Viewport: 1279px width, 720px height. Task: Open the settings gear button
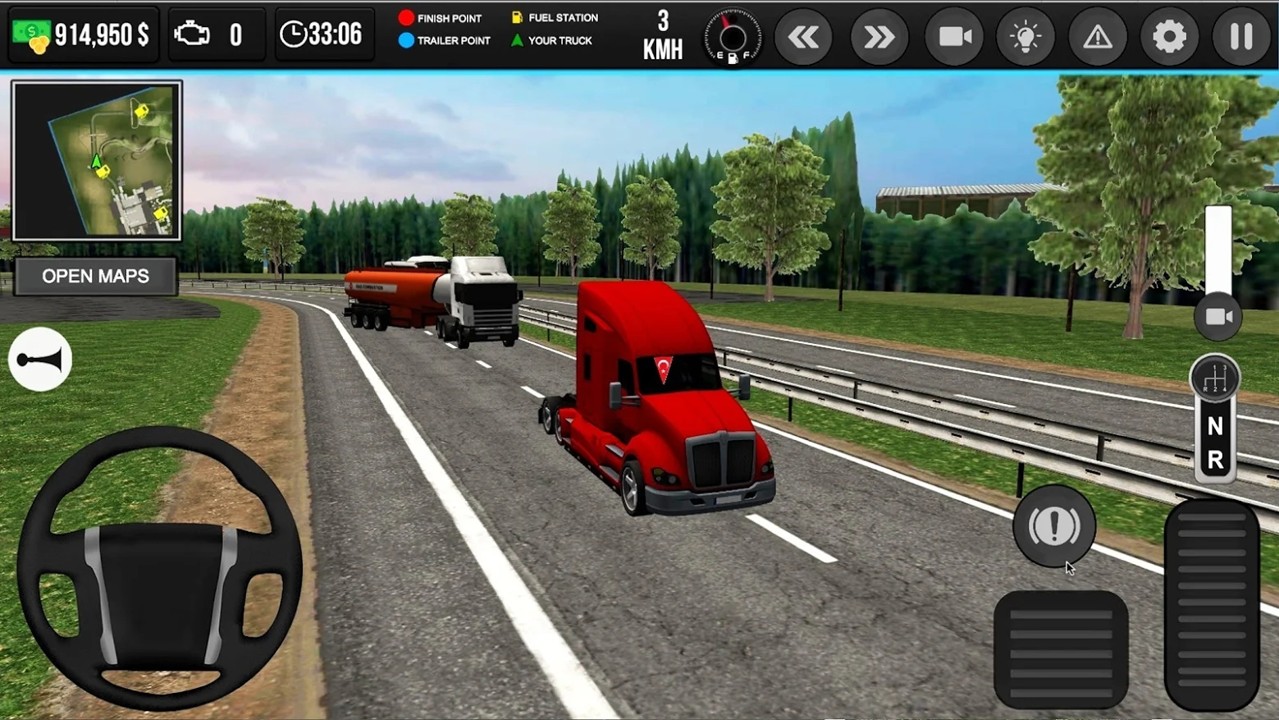[x=1169, y=37]
